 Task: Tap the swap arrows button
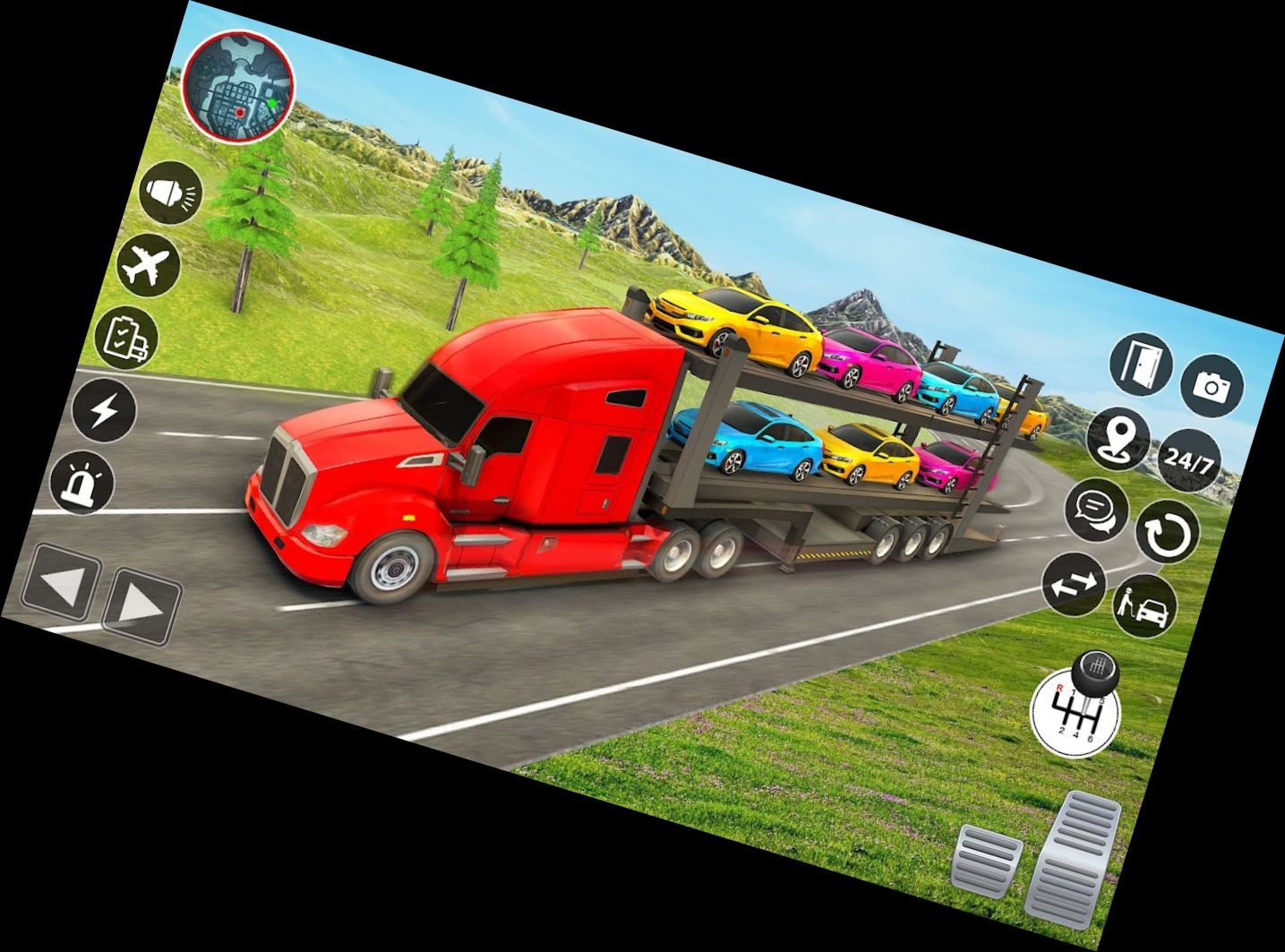tap(1075, 584)
